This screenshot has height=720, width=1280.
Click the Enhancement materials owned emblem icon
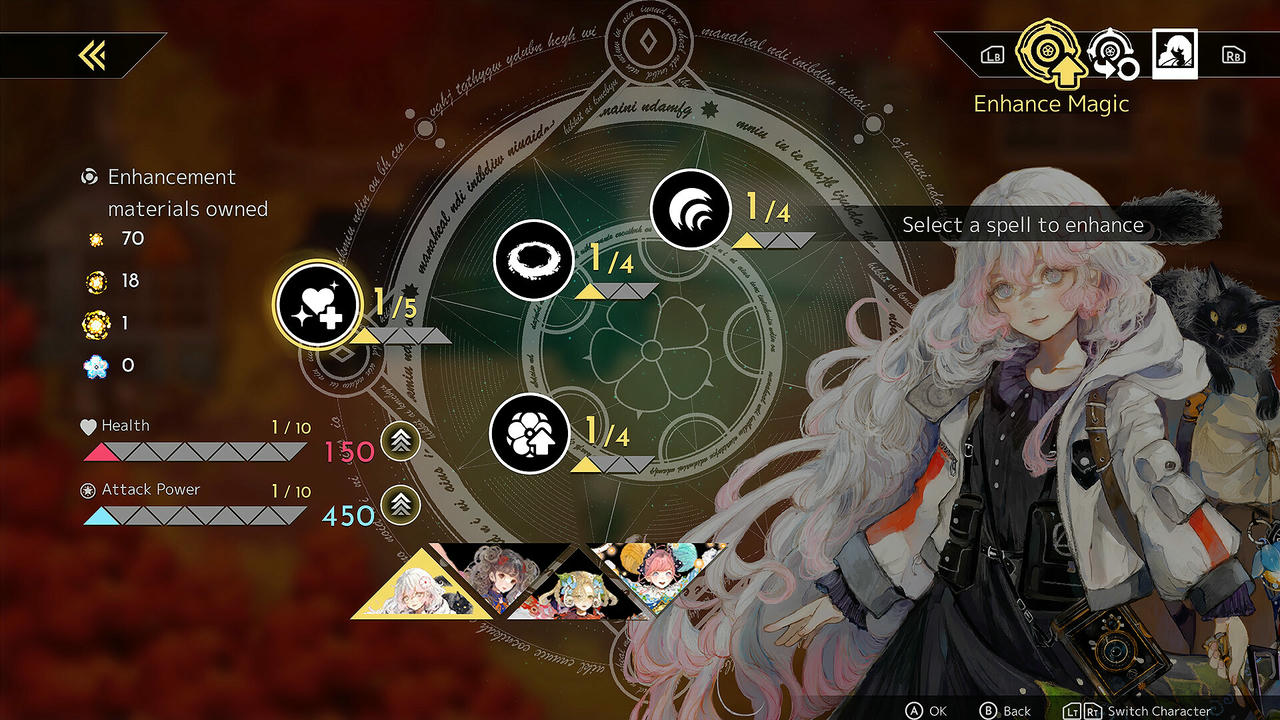point(89,177)
